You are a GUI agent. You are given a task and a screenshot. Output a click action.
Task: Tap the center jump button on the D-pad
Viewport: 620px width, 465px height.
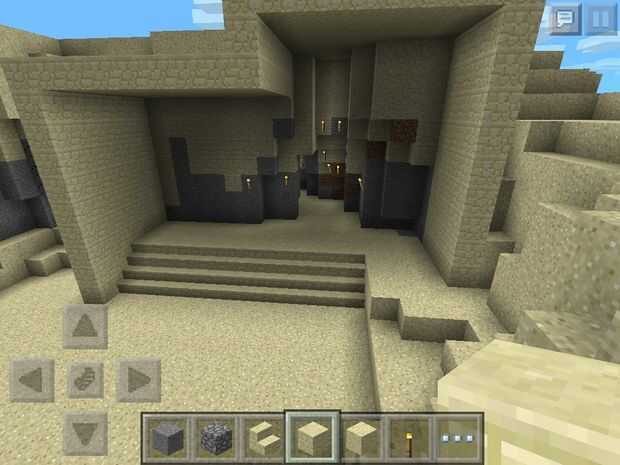86,381
